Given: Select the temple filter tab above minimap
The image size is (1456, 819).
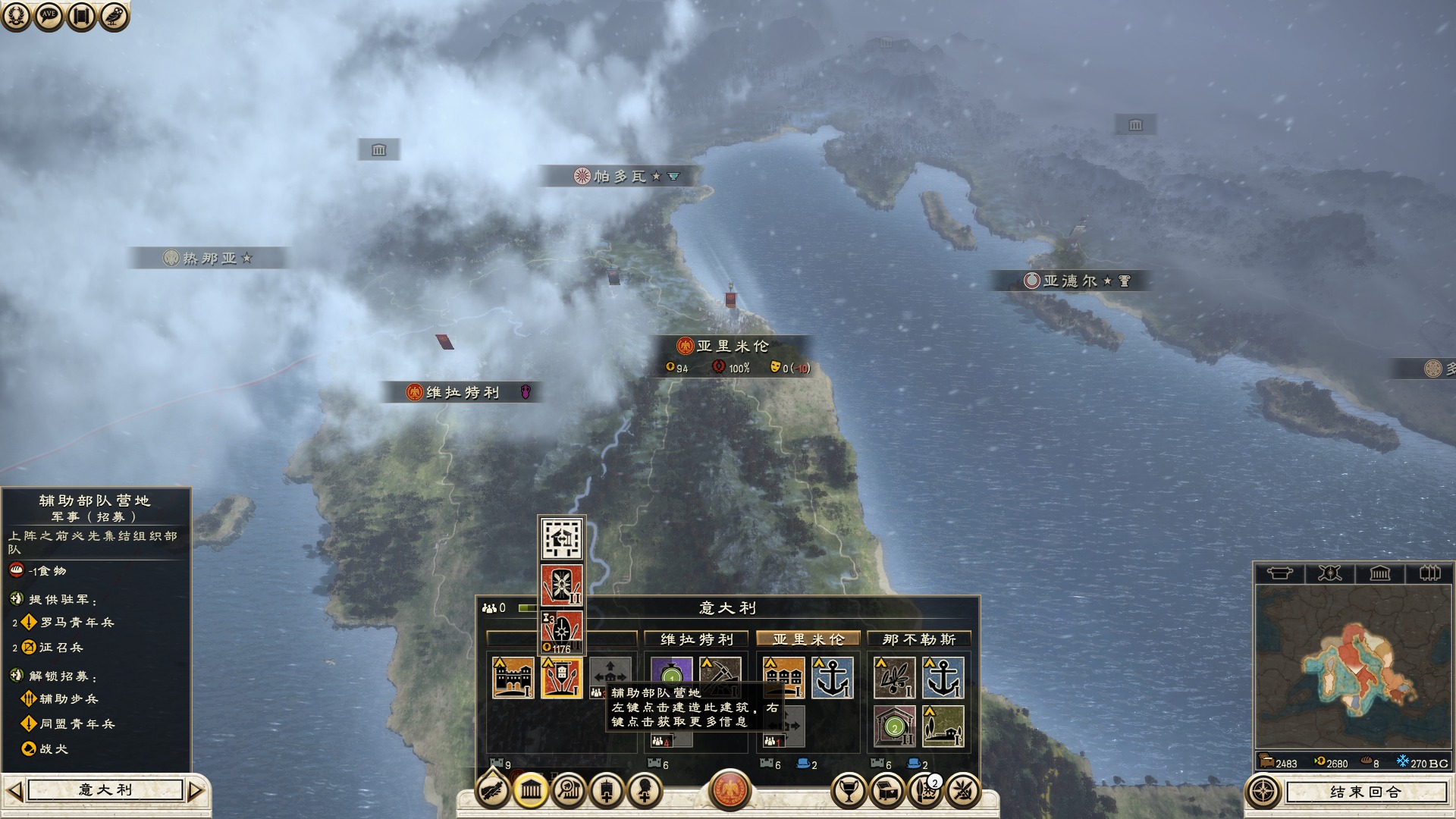Looking at the screenshot, I should tap(1379, 573).
